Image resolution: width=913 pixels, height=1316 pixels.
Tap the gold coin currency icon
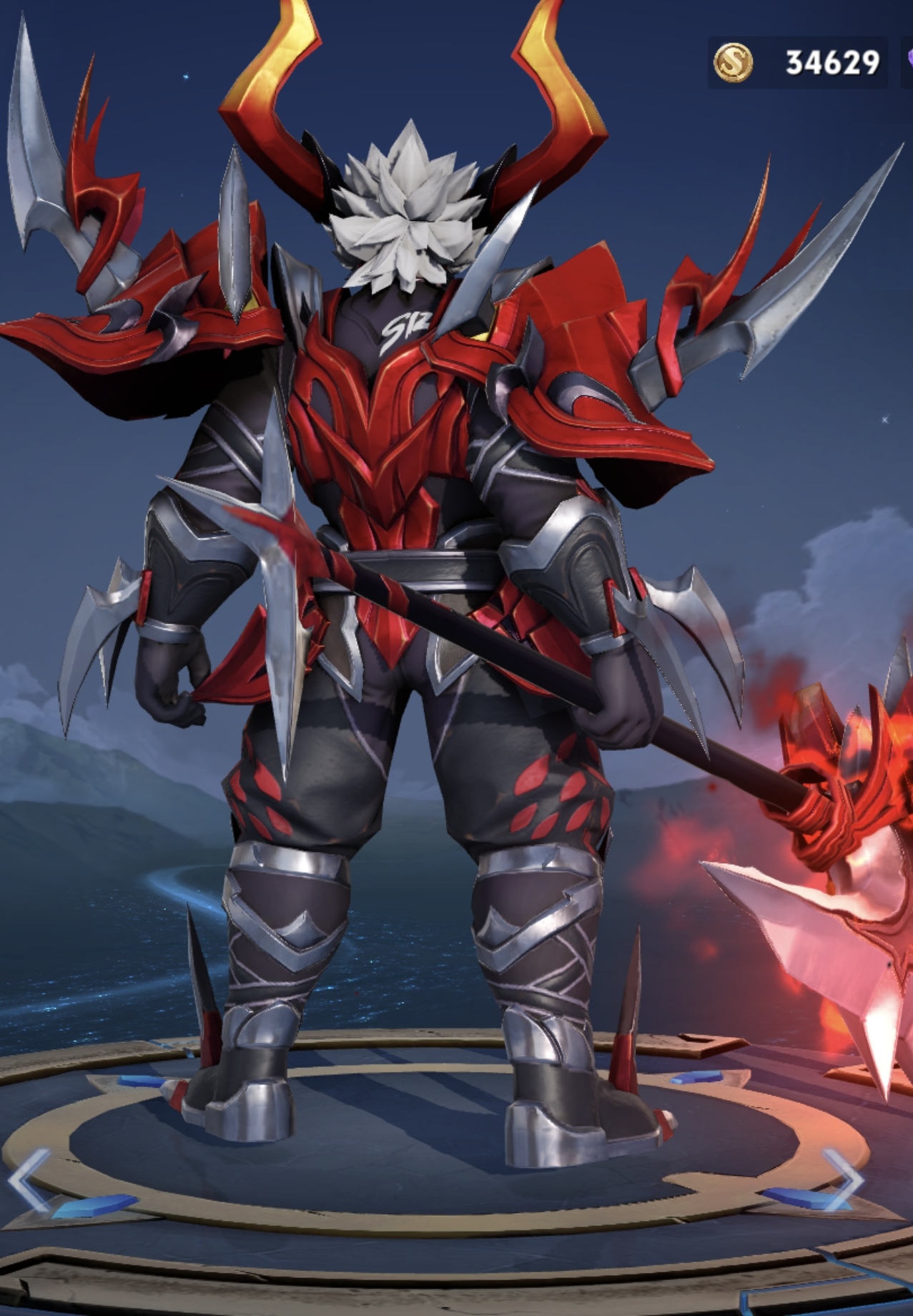(733, 63)
